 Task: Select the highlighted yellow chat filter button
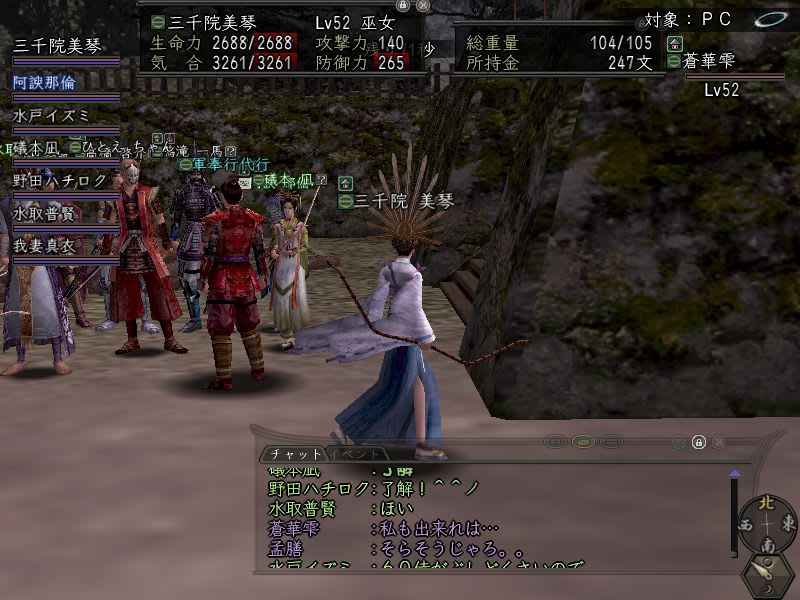pos(584,441)
